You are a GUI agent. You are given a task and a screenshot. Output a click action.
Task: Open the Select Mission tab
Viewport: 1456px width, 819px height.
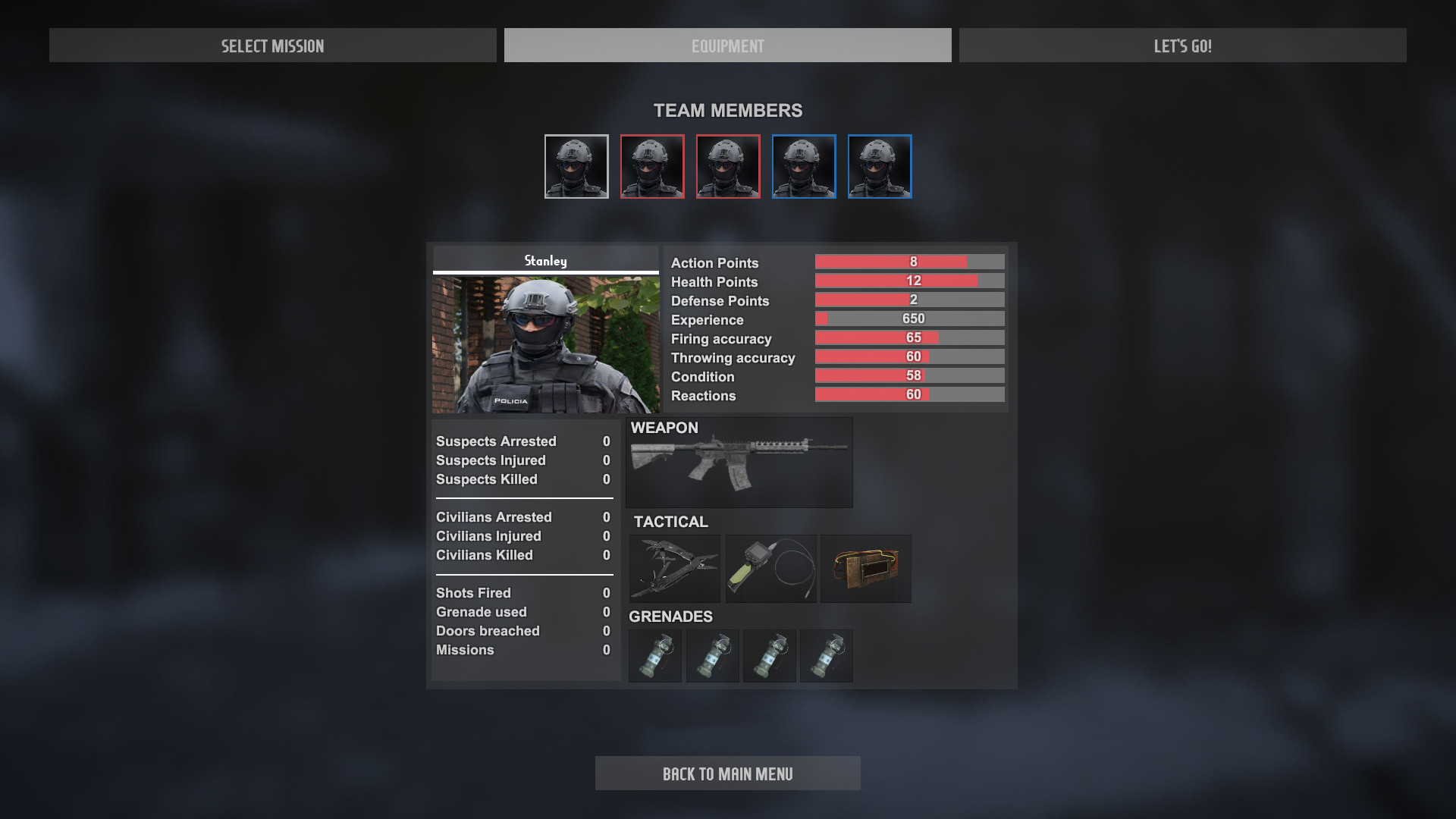[x=272, y=45]
